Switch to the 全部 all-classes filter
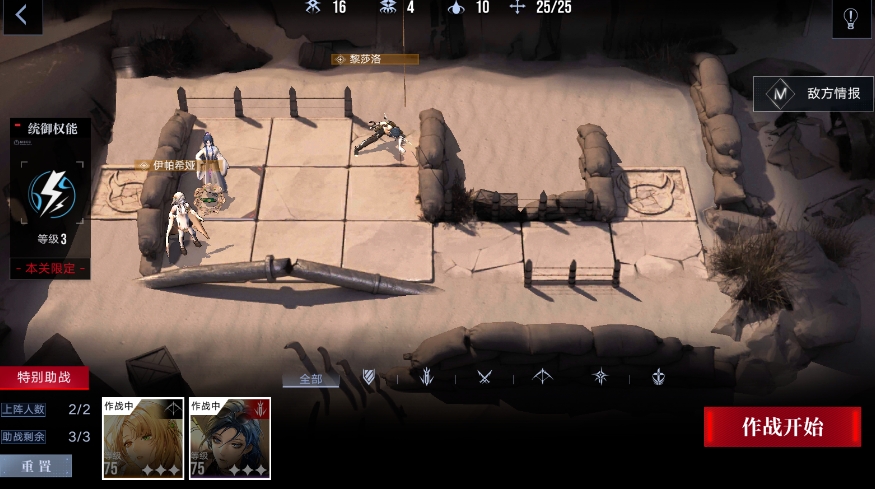 coord(310,379)
